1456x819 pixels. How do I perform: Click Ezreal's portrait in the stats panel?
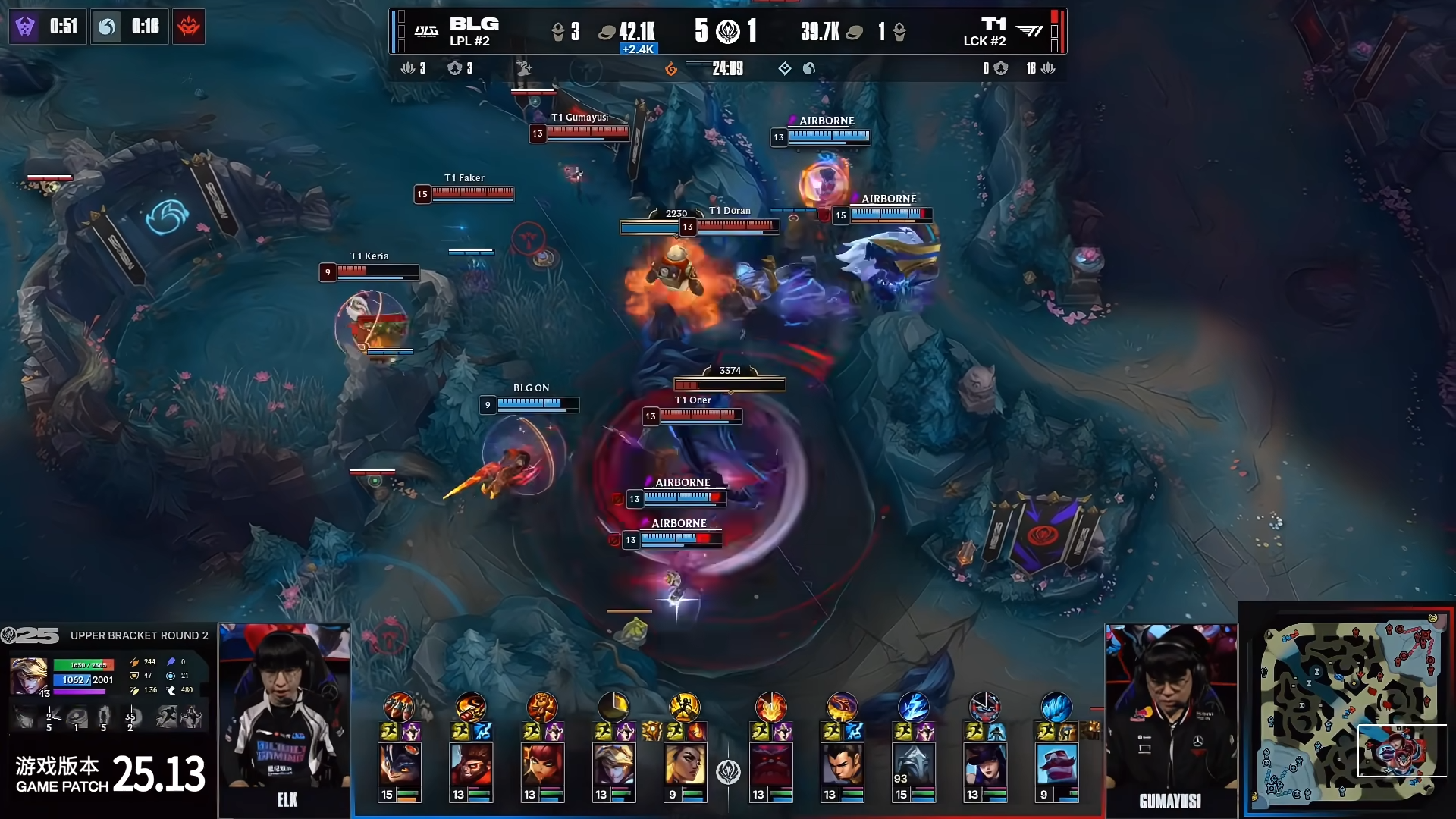pos(29,675)
